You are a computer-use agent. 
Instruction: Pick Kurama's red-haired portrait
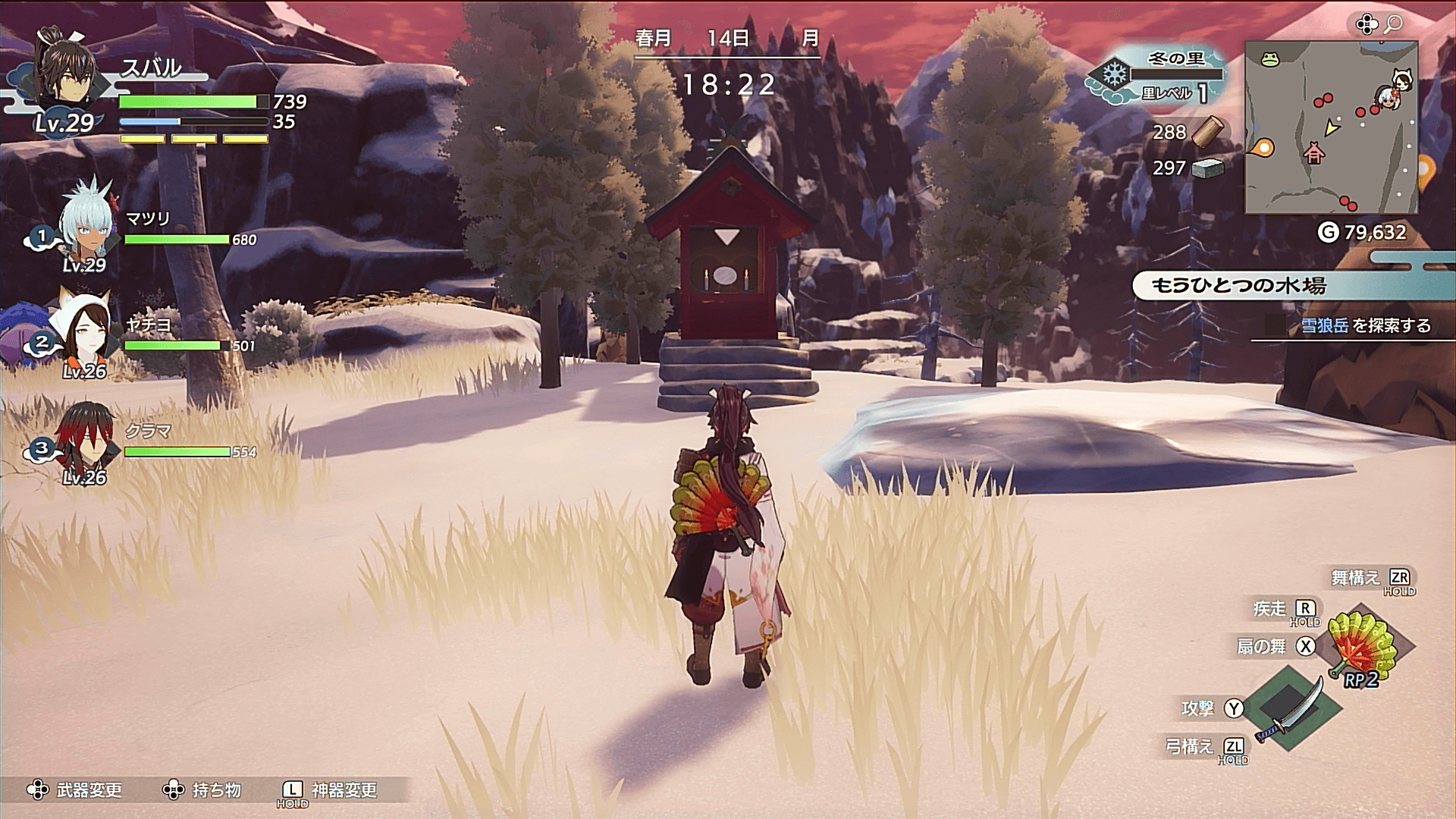(x=85, y=436)
